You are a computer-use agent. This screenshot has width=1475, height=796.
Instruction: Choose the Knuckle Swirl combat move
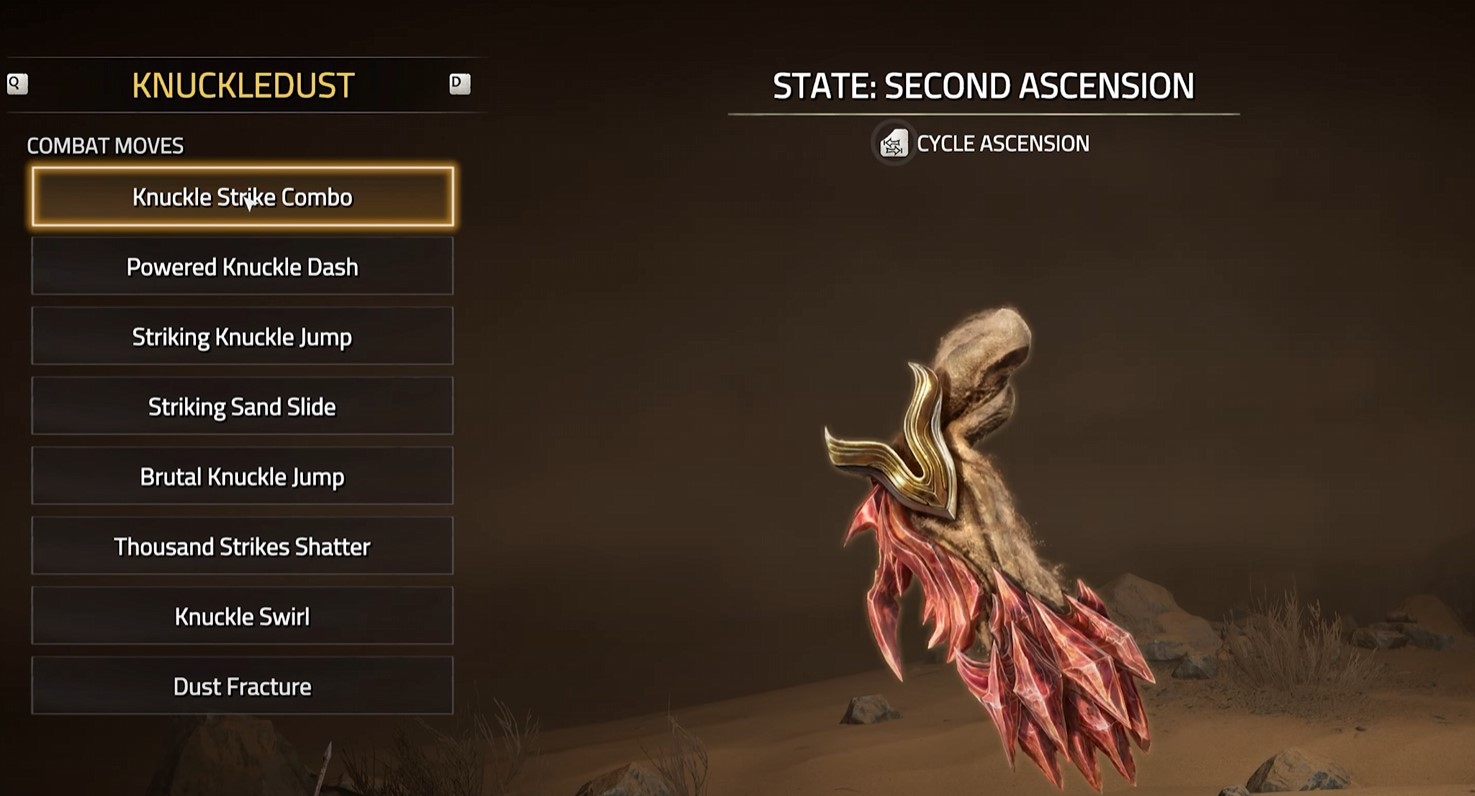(242, 616)
